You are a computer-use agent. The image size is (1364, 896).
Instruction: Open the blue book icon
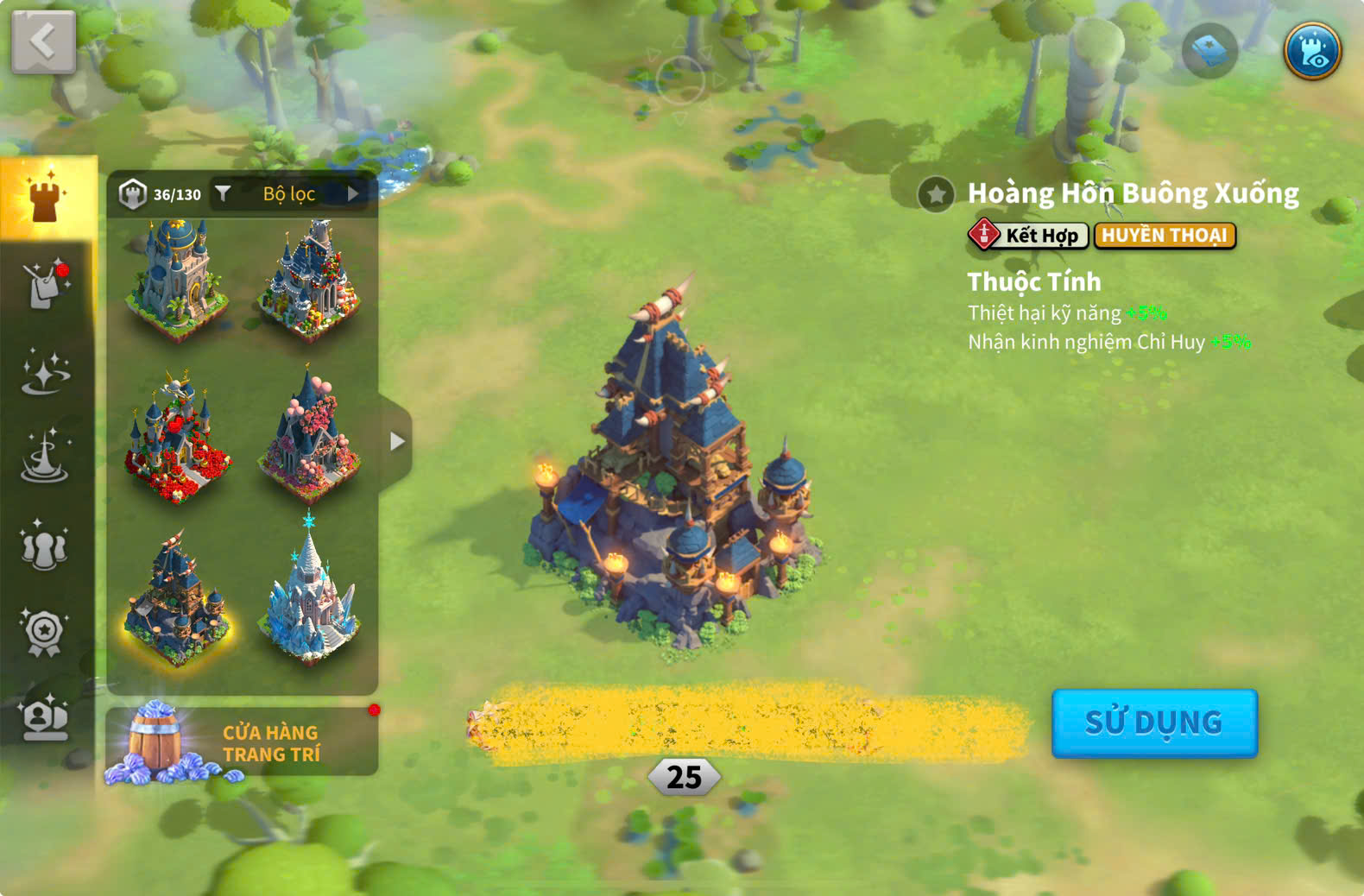click(x=1209, y=51)
